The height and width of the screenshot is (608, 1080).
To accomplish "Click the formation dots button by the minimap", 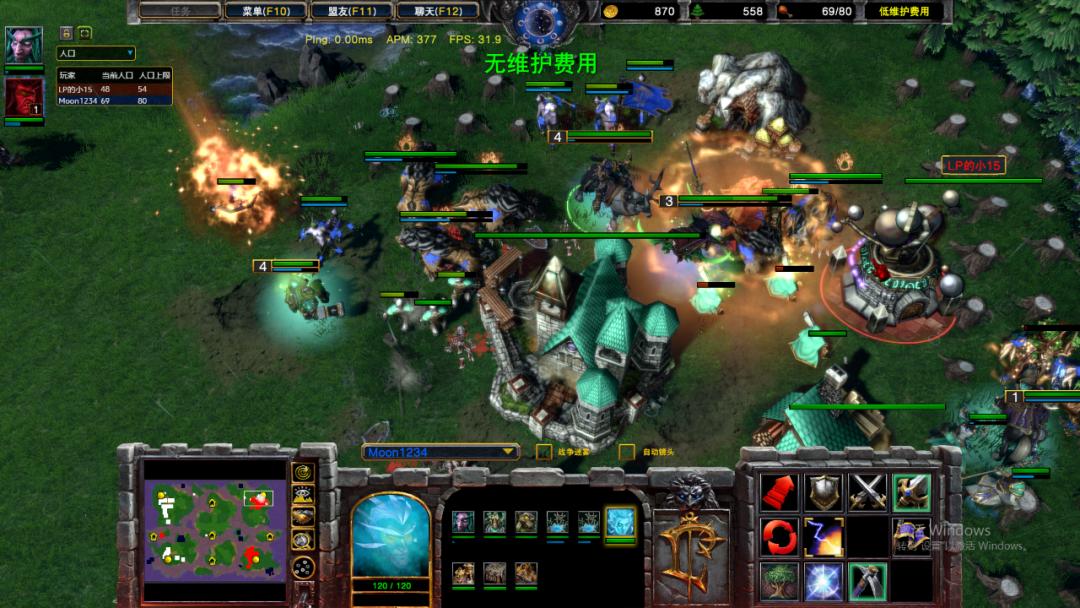I will 302,567.
